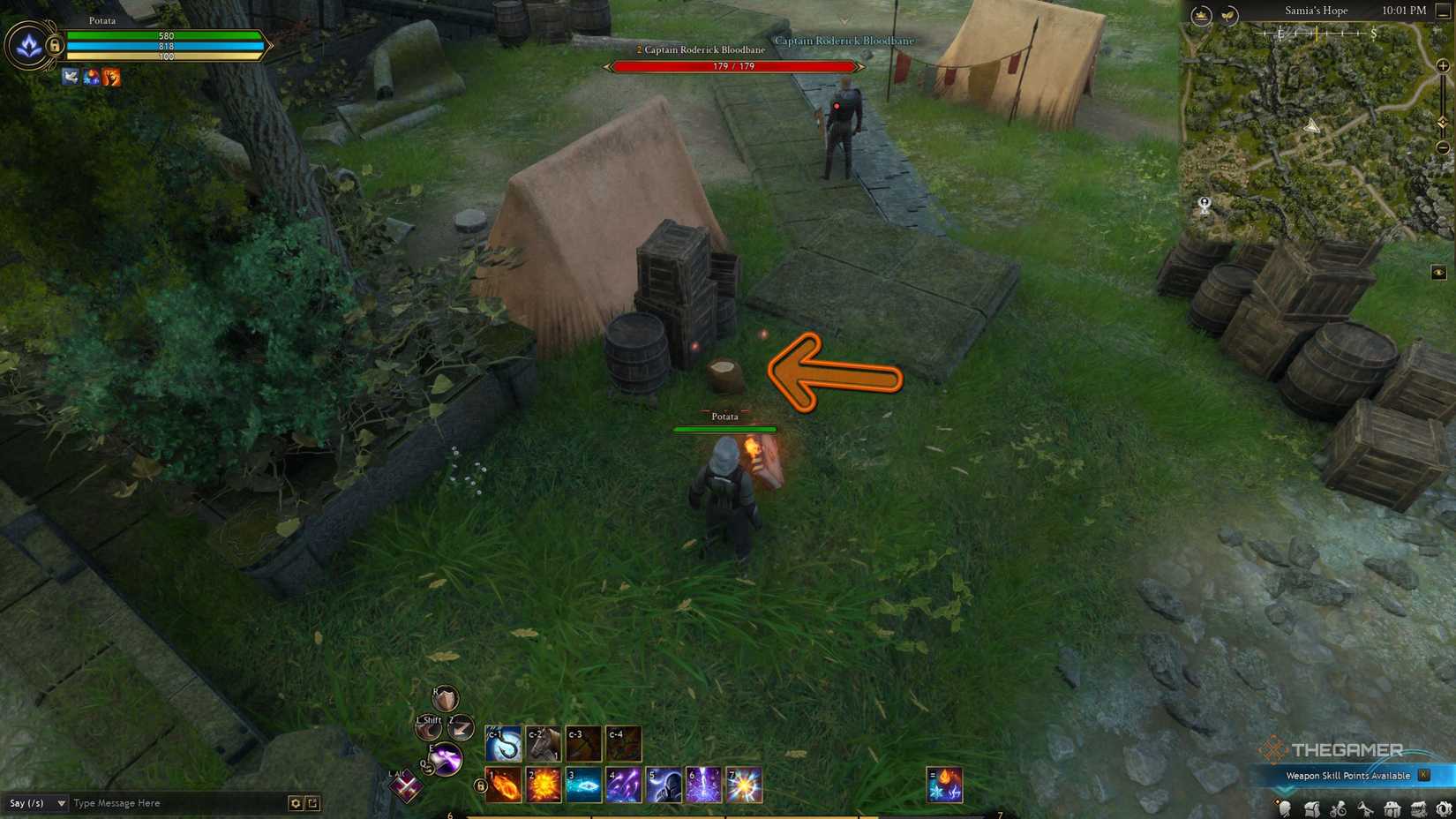Collapse the minimap with its minimize control
The height and width of the screenshot is (819, 1456).
point(1445,11)
